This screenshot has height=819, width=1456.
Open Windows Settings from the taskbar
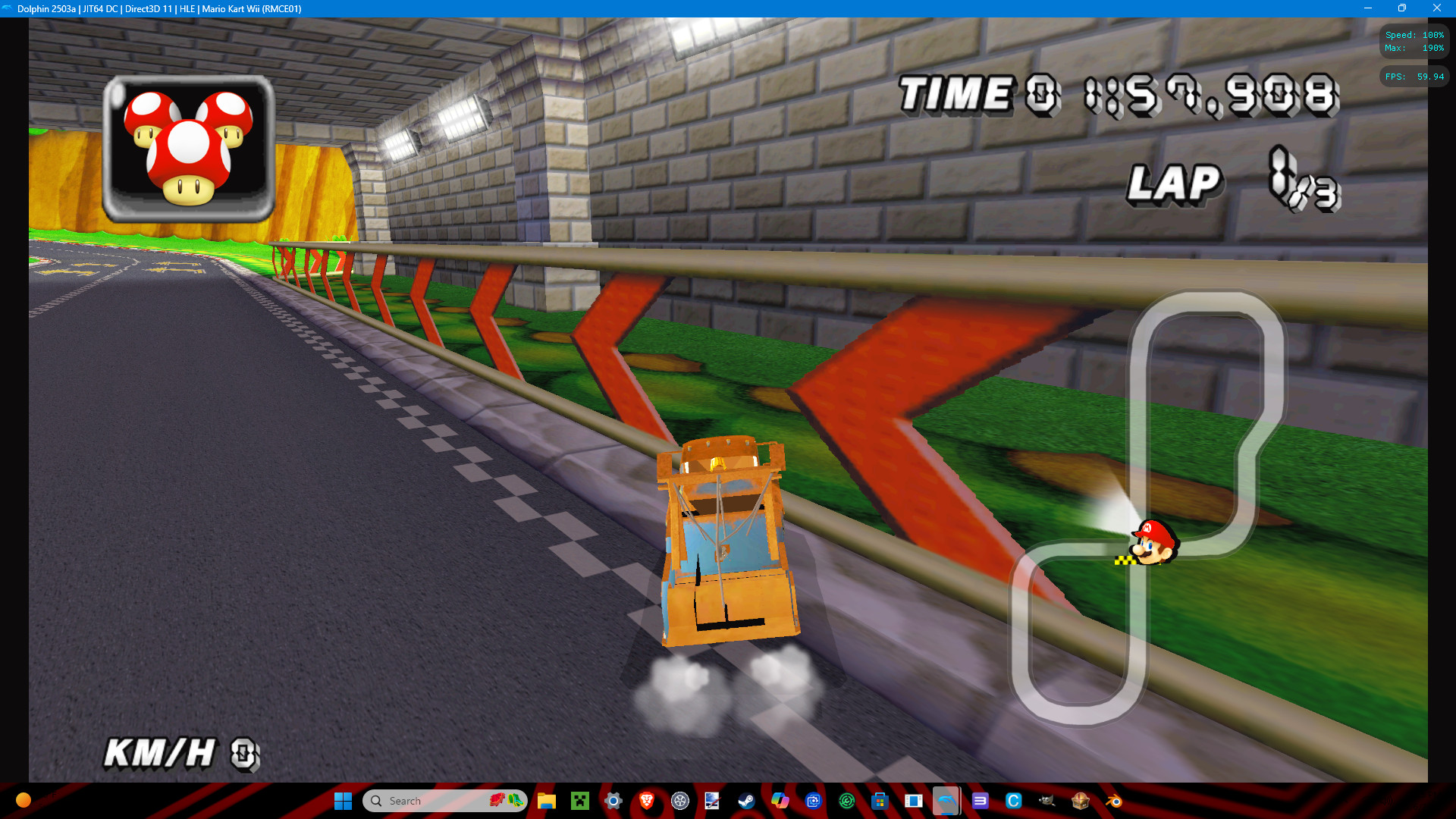[613, 801]
